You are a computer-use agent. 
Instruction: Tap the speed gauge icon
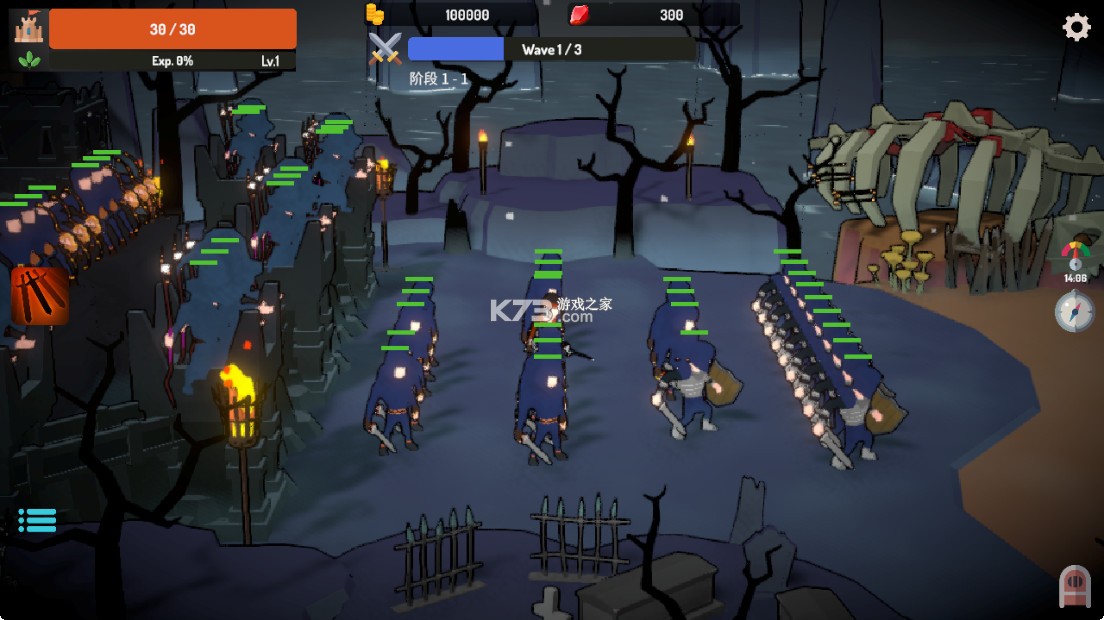1075,254
